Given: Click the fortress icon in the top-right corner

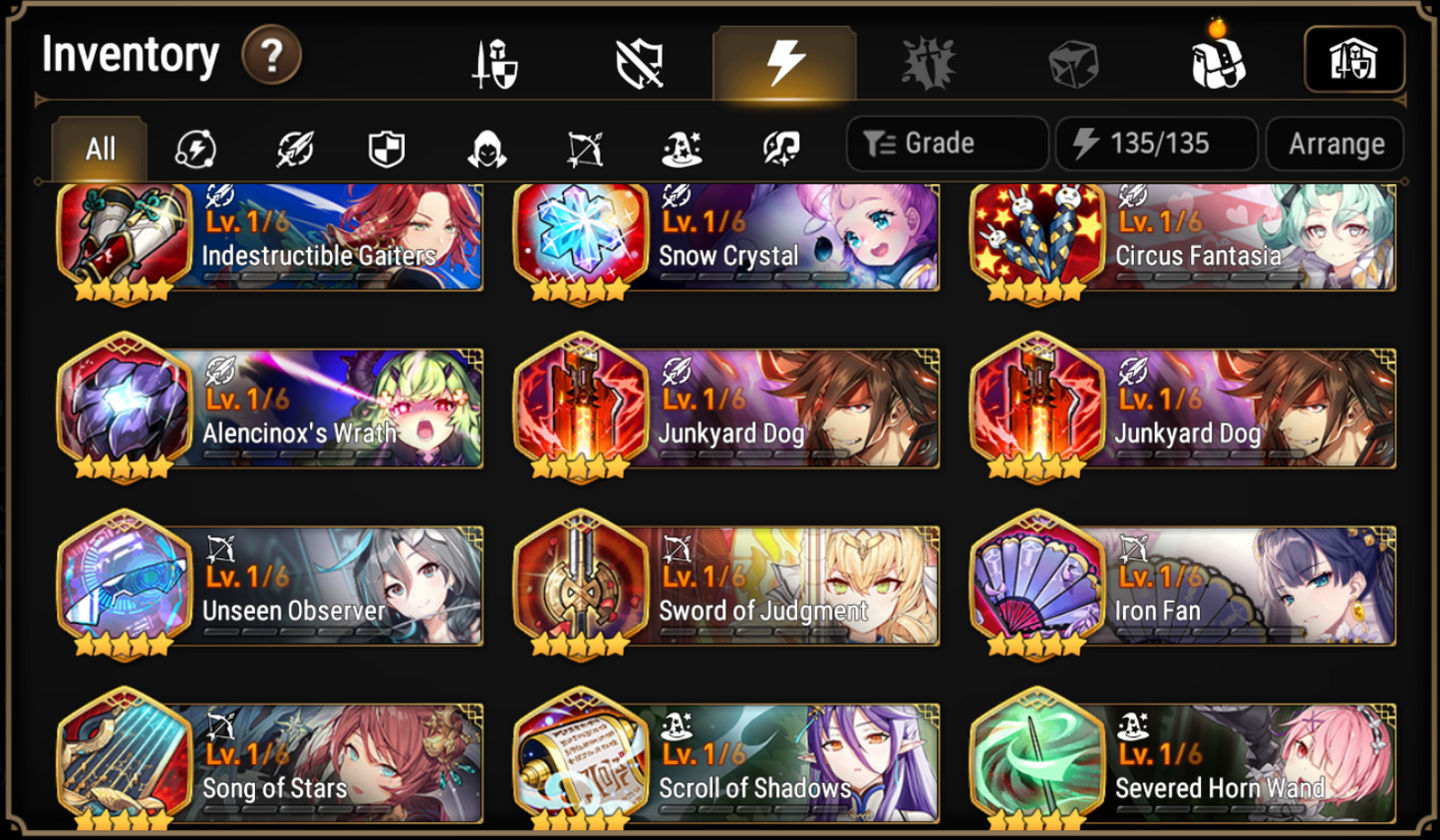Looking at the screenshot, I should (1355, 60).
